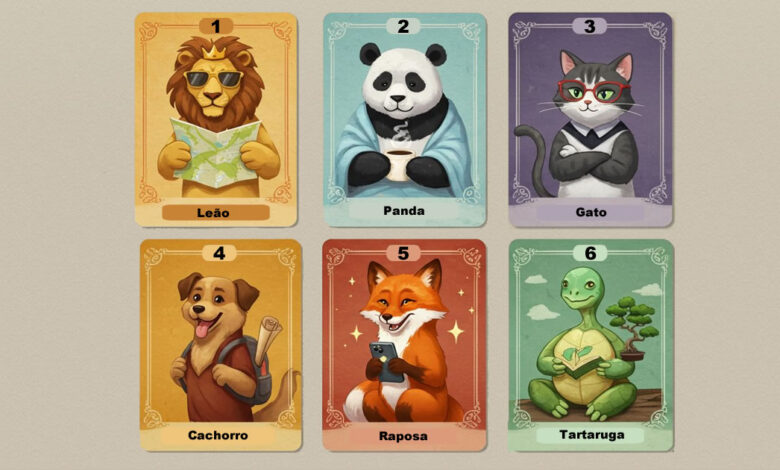Select the Cachorro dog card
This screenshot has height=470, width=780.
click(218, 345)
